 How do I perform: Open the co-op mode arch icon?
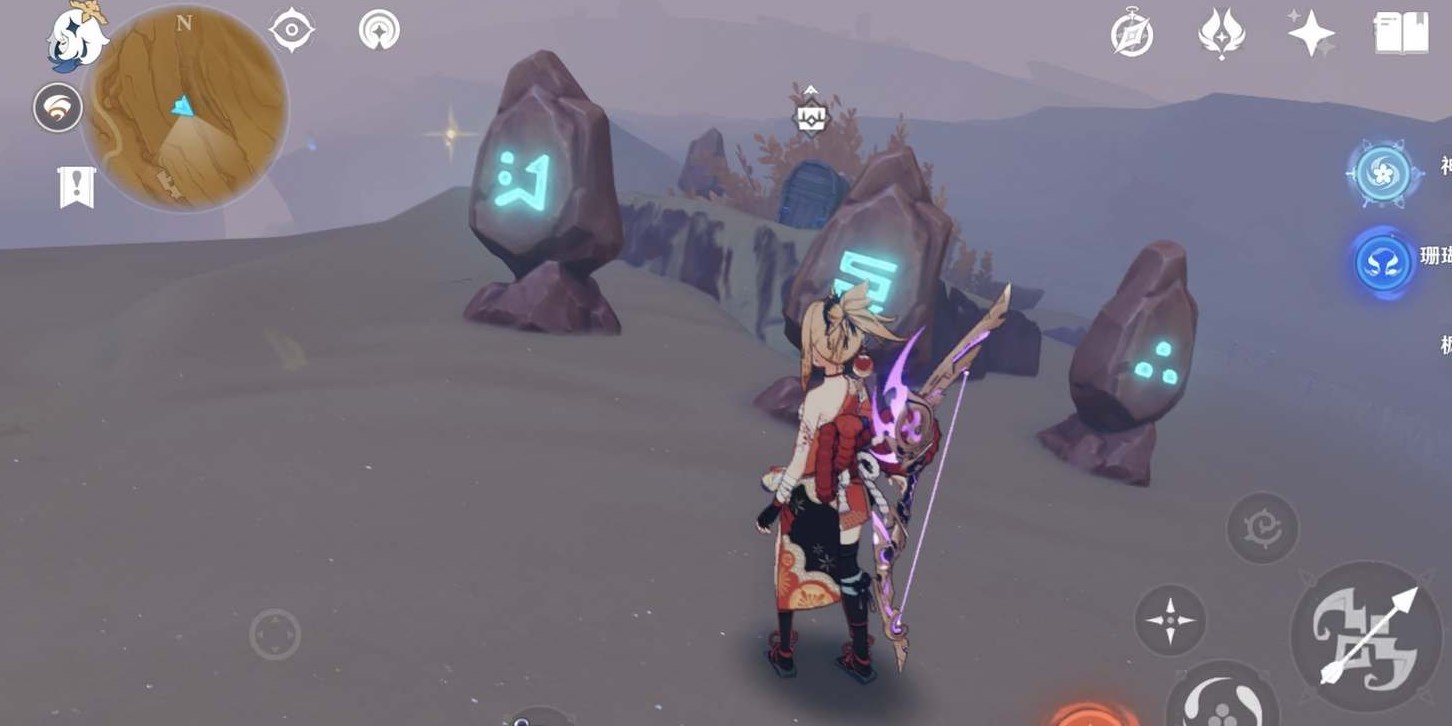pos(379,30)
